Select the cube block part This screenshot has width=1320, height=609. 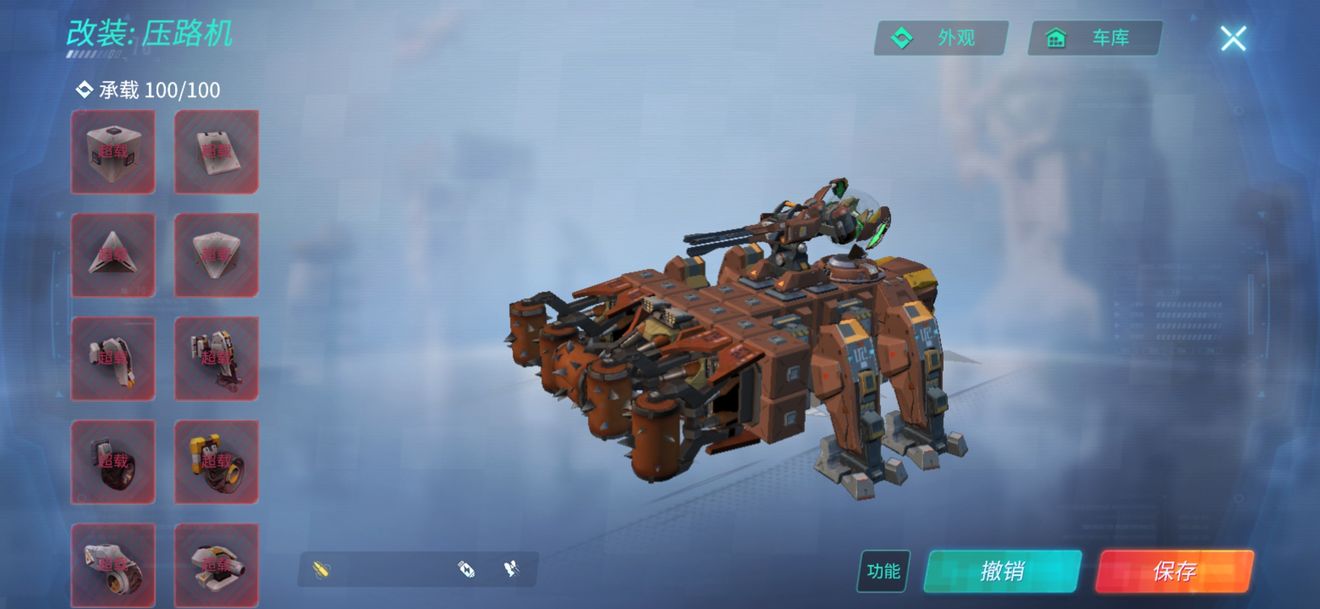[x=113, y=152]
